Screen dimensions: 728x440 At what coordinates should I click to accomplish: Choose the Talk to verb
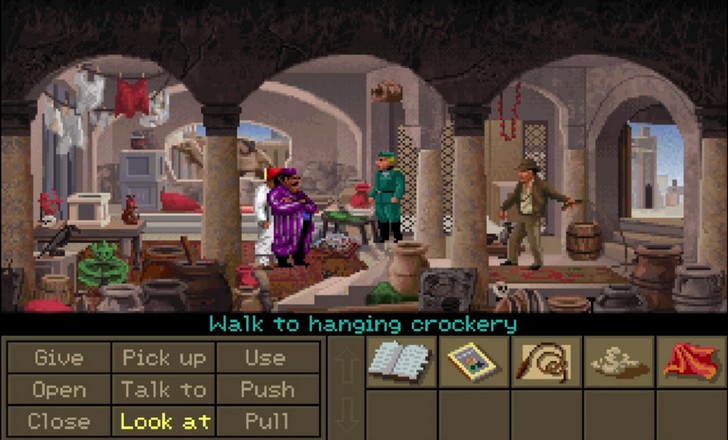[x=164, y=389]
